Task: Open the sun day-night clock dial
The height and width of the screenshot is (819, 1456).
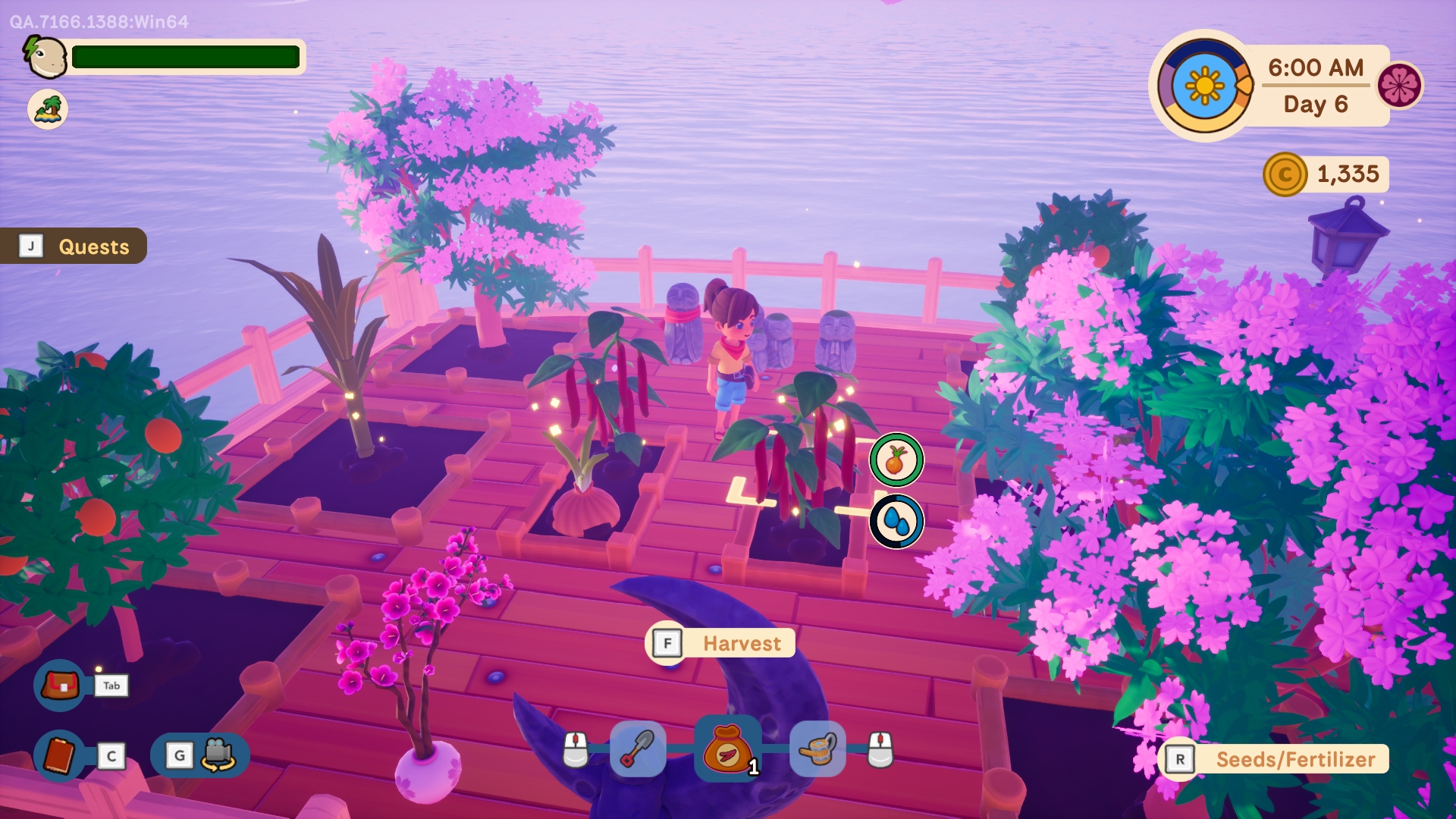Action: point(1204,86)
